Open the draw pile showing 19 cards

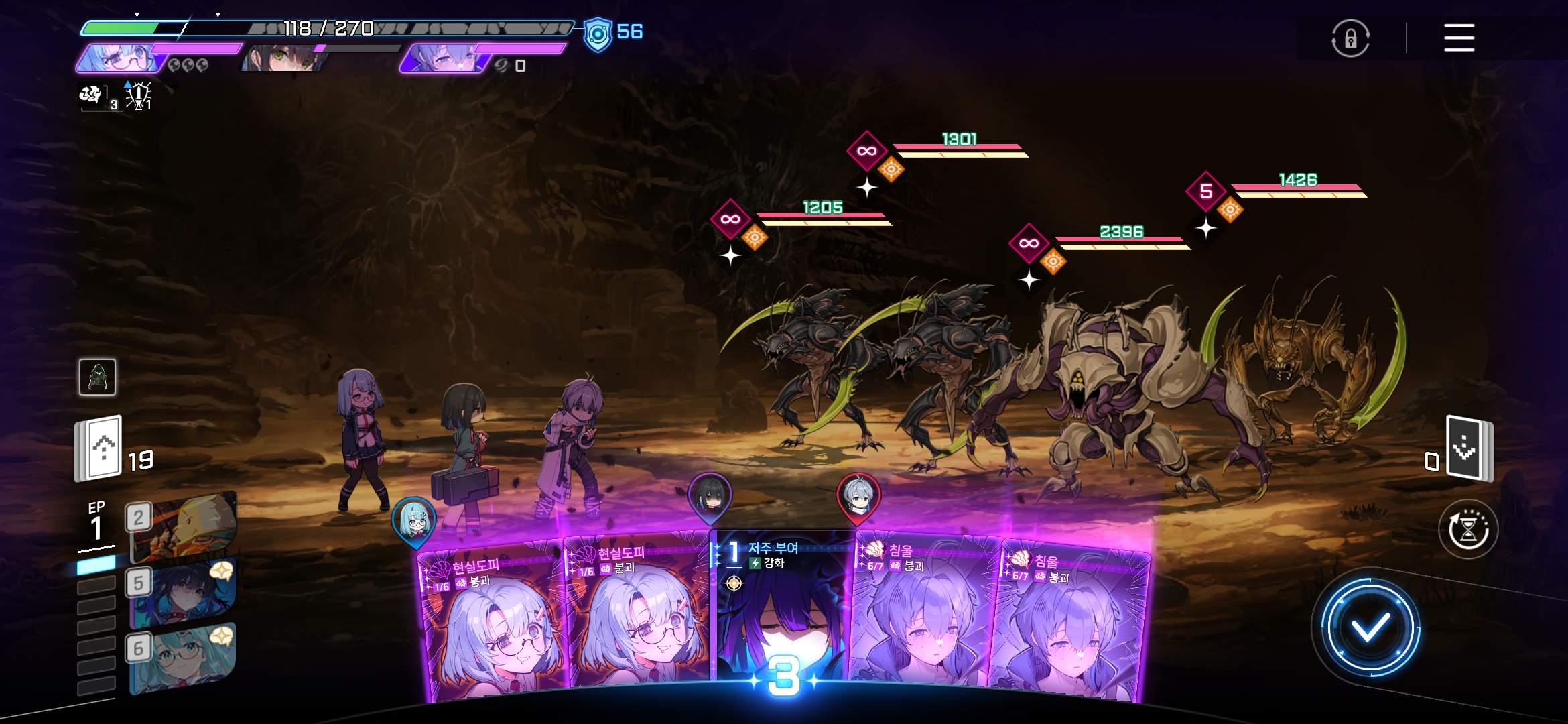pos(100,448)
